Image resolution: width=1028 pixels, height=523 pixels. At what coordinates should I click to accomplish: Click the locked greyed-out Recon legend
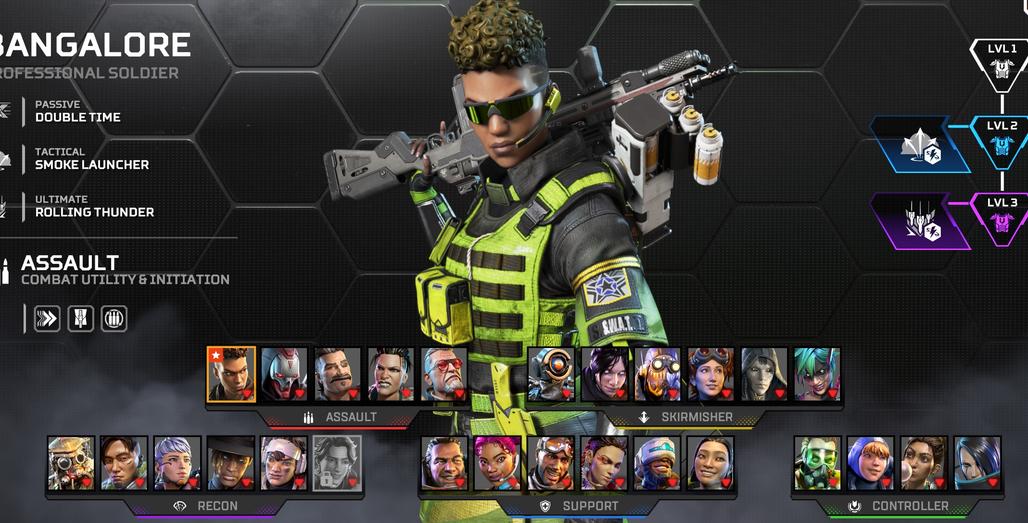coord(337,463)
